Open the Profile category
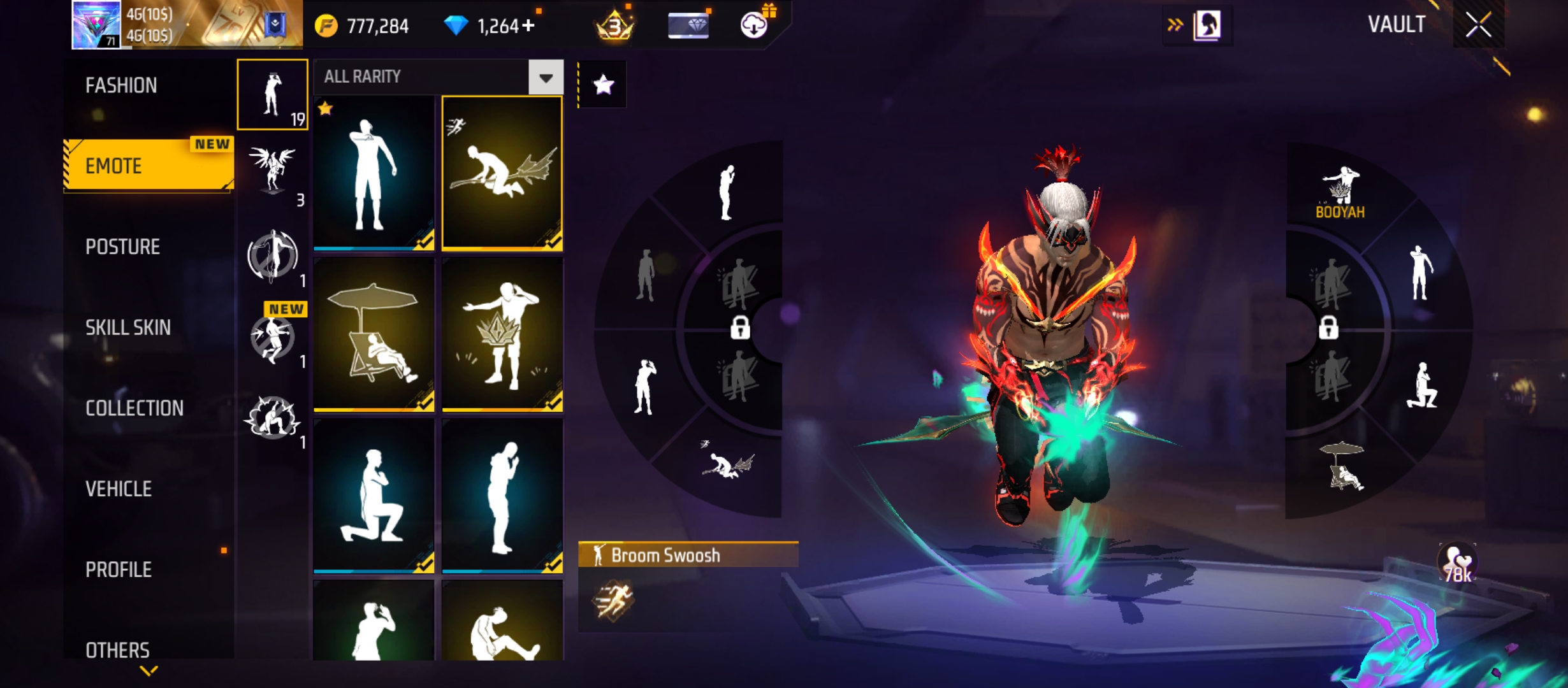Screen dimensions: 1568x688 (x=119, y=570)
